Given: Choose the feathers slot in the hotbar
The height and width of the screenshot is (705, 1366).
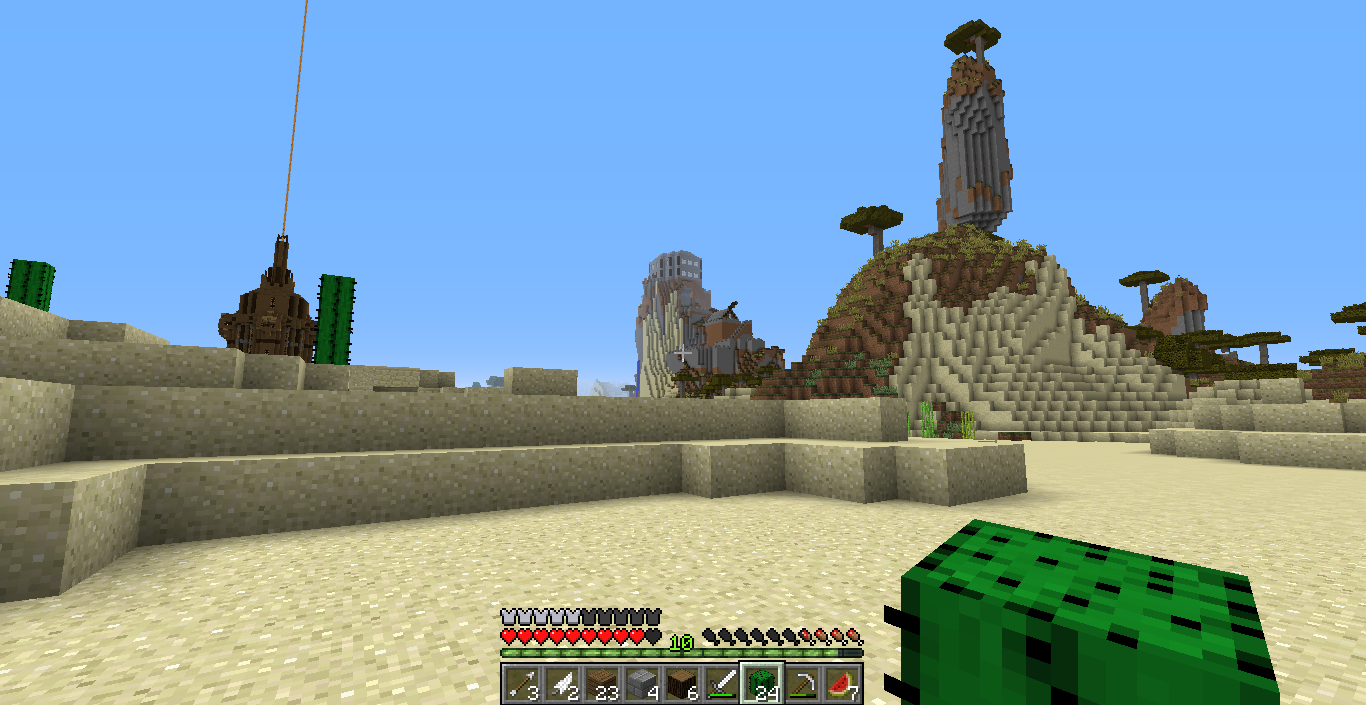Looking at the screenshot, I should [x=560, y=684].
